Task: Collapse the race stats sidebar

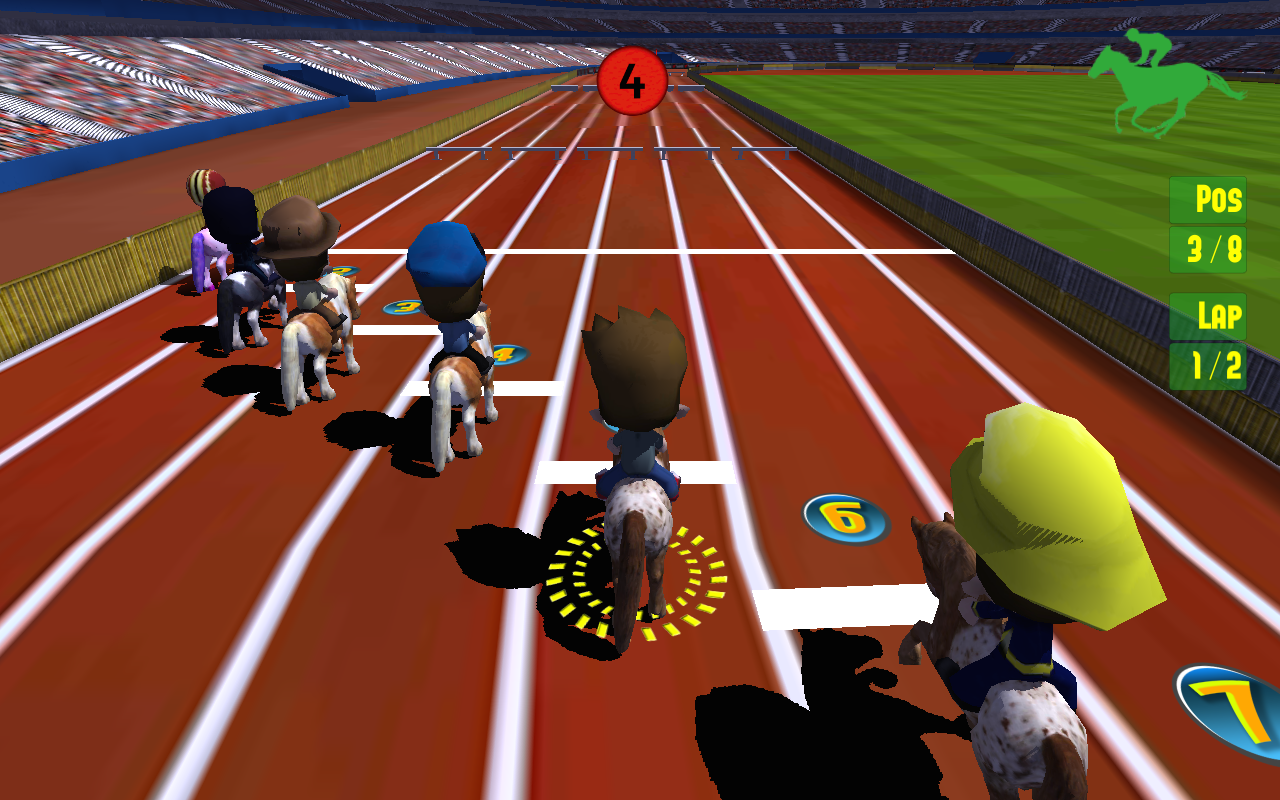Action: click(x=1207, y=283)
